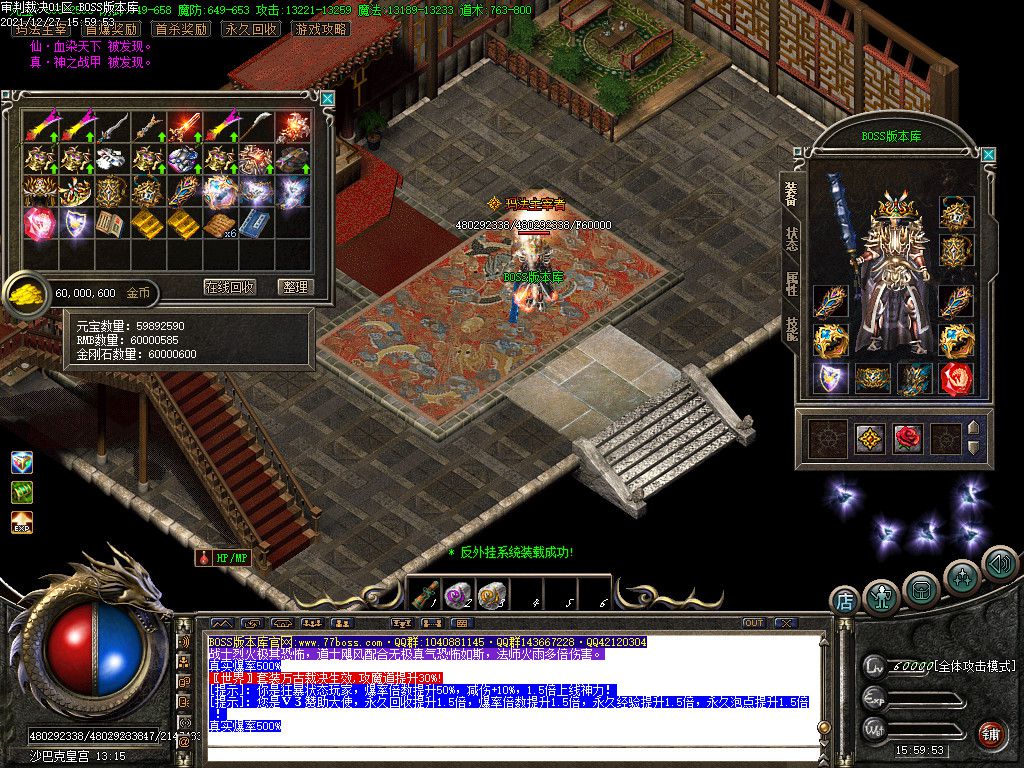Open the 店 shop round button
Viewport: 1024px width, 768px height.
pyautogui.click(x=844, y=601)
